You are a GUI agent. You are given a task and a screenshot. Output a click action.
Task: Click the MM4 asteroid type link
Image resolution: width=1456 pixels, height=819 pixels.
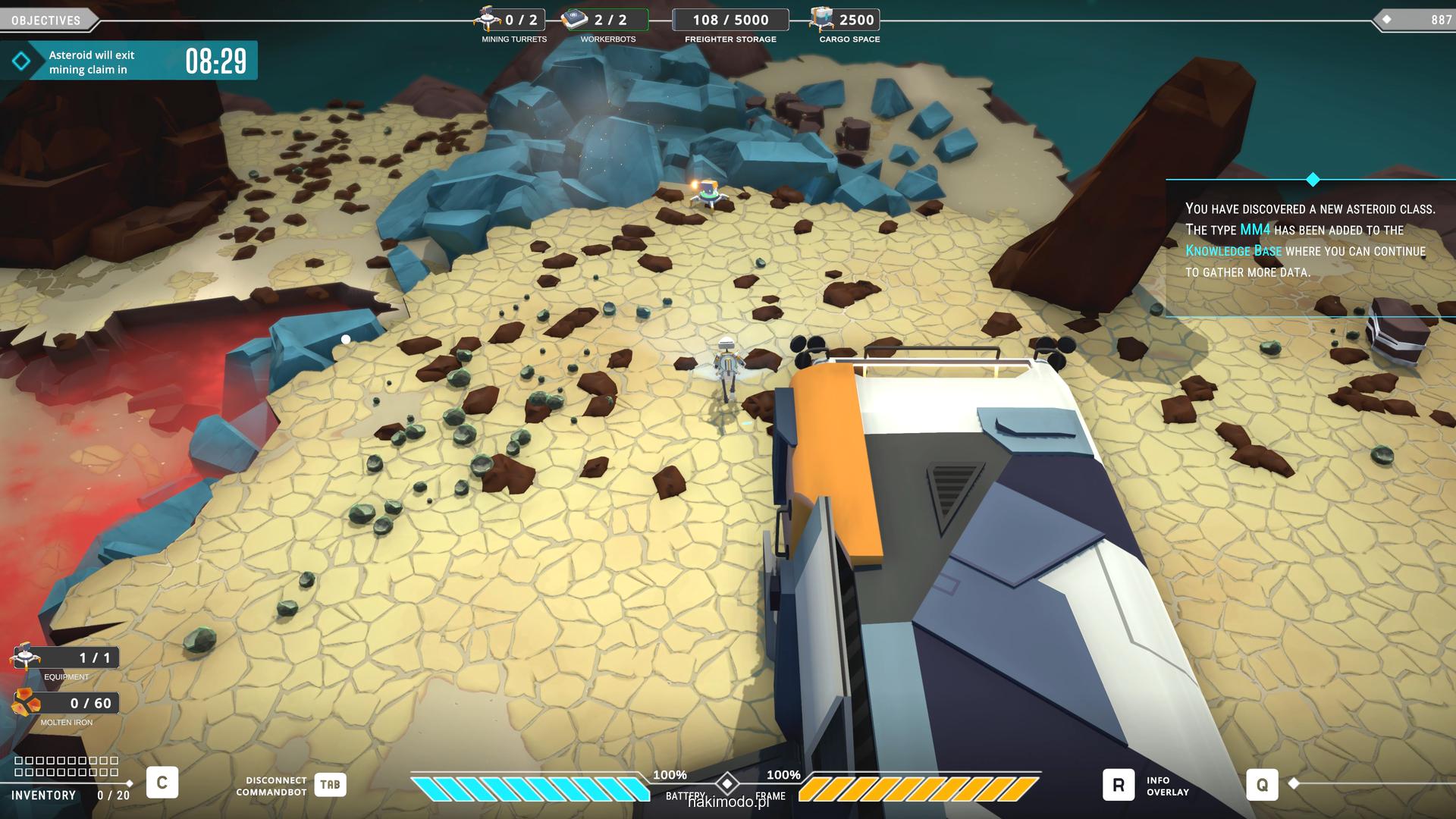click(x=1254, y=230)
